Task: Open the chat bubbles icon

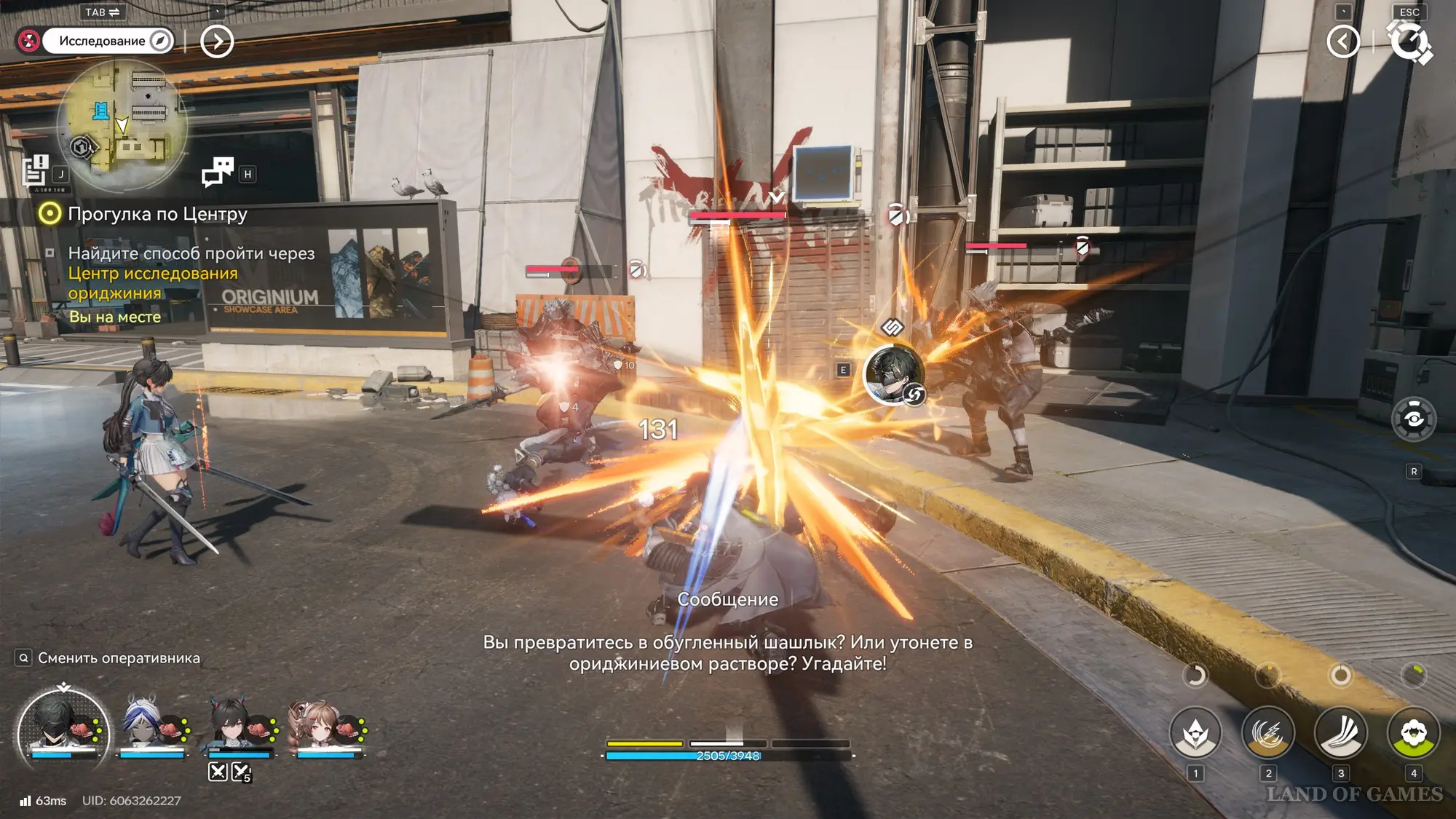Action: click(x=218, y=172)
